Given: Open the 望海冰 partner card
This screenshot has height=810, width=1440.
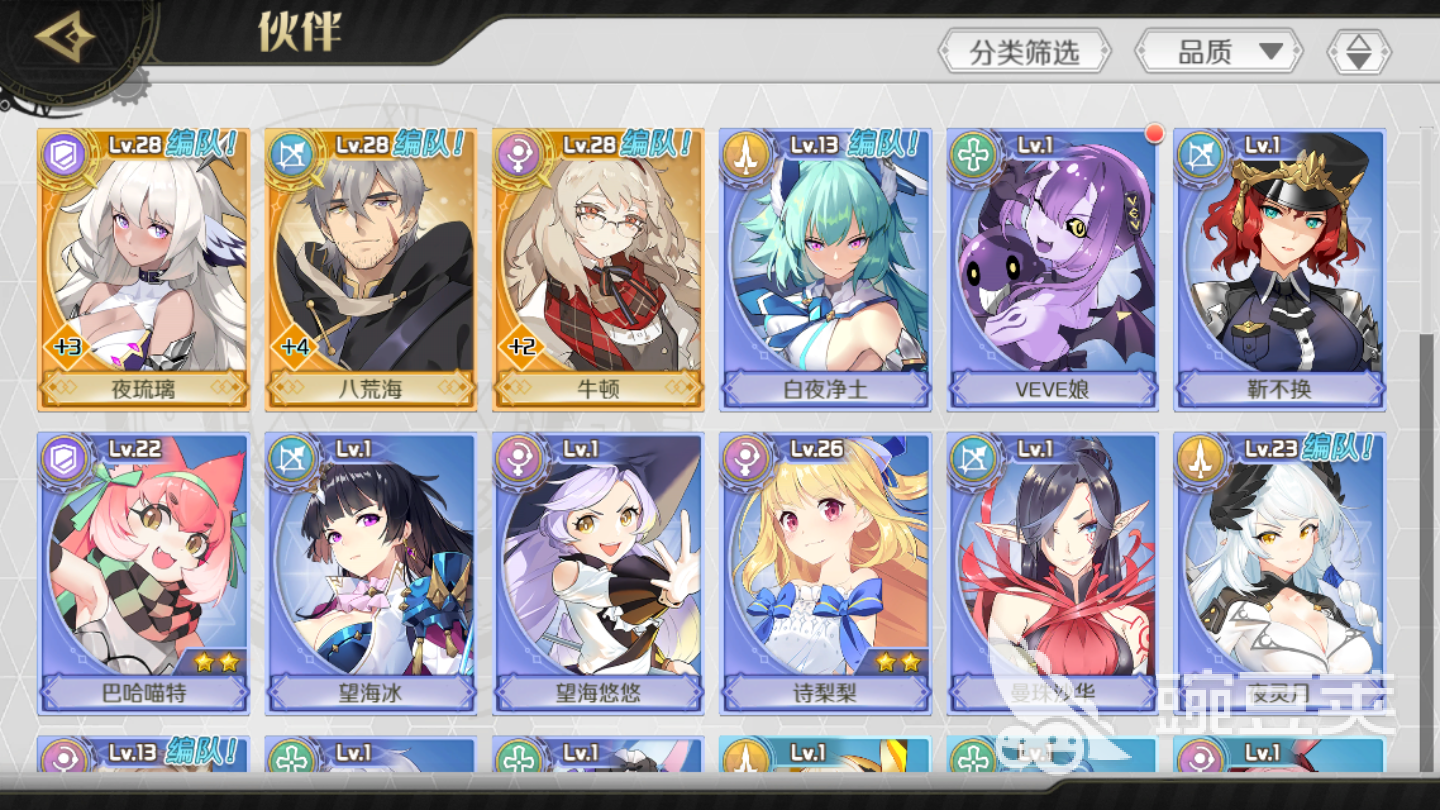Looking at the screenshot, I should (x=370, y=573).
